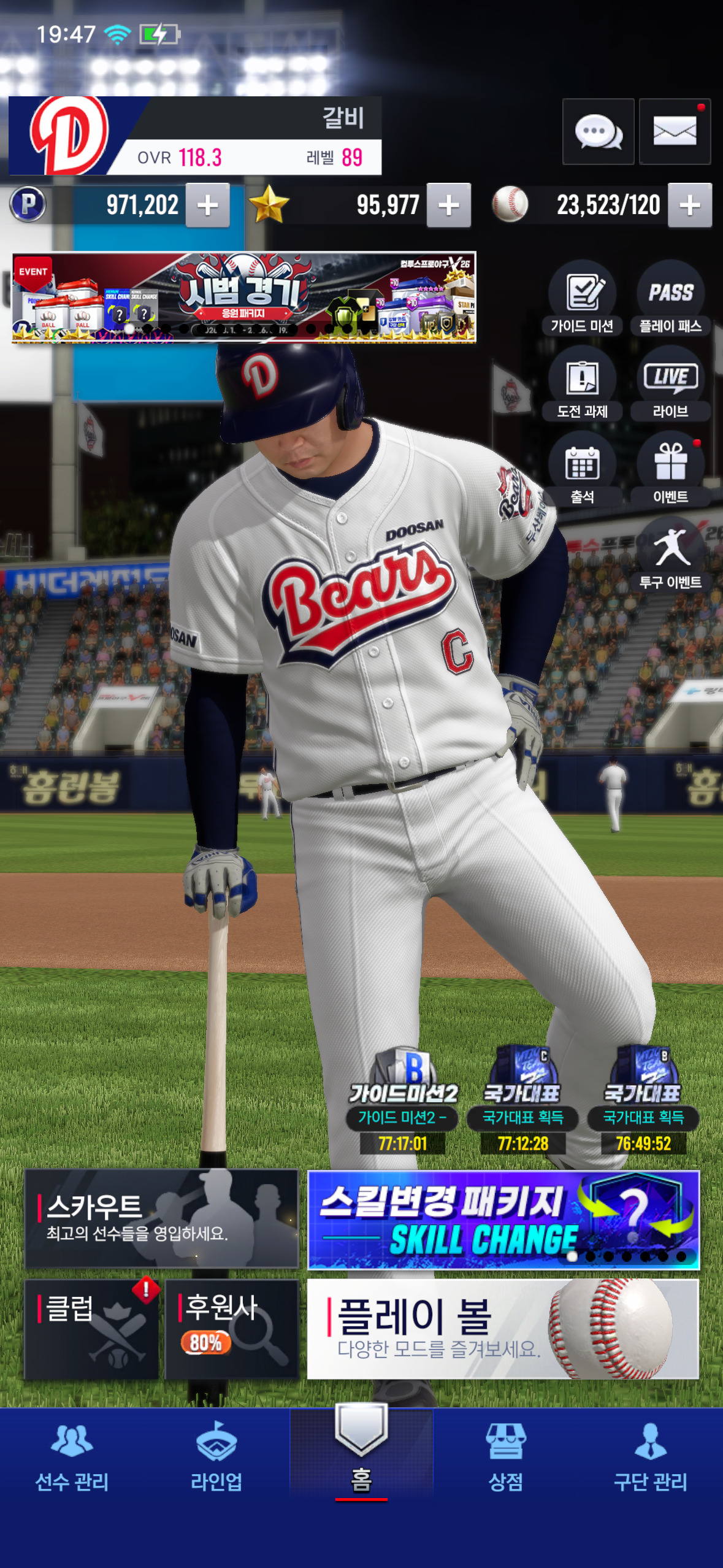Open the 플레이 패스 PASS menu
The height and width of the screenshot is (1568, 723).
coord(670,299)
